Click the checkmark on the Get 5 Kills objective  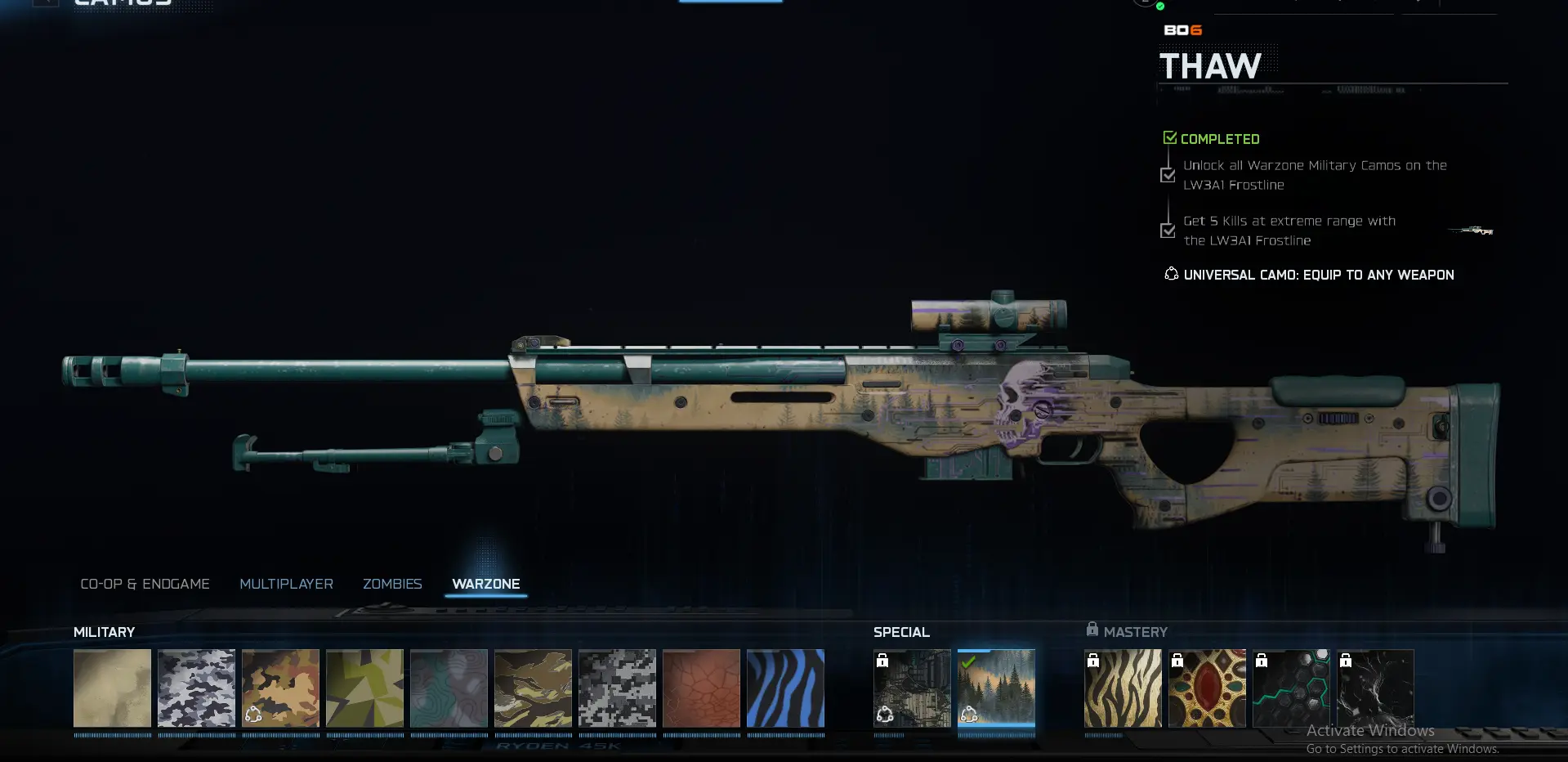1168,231
